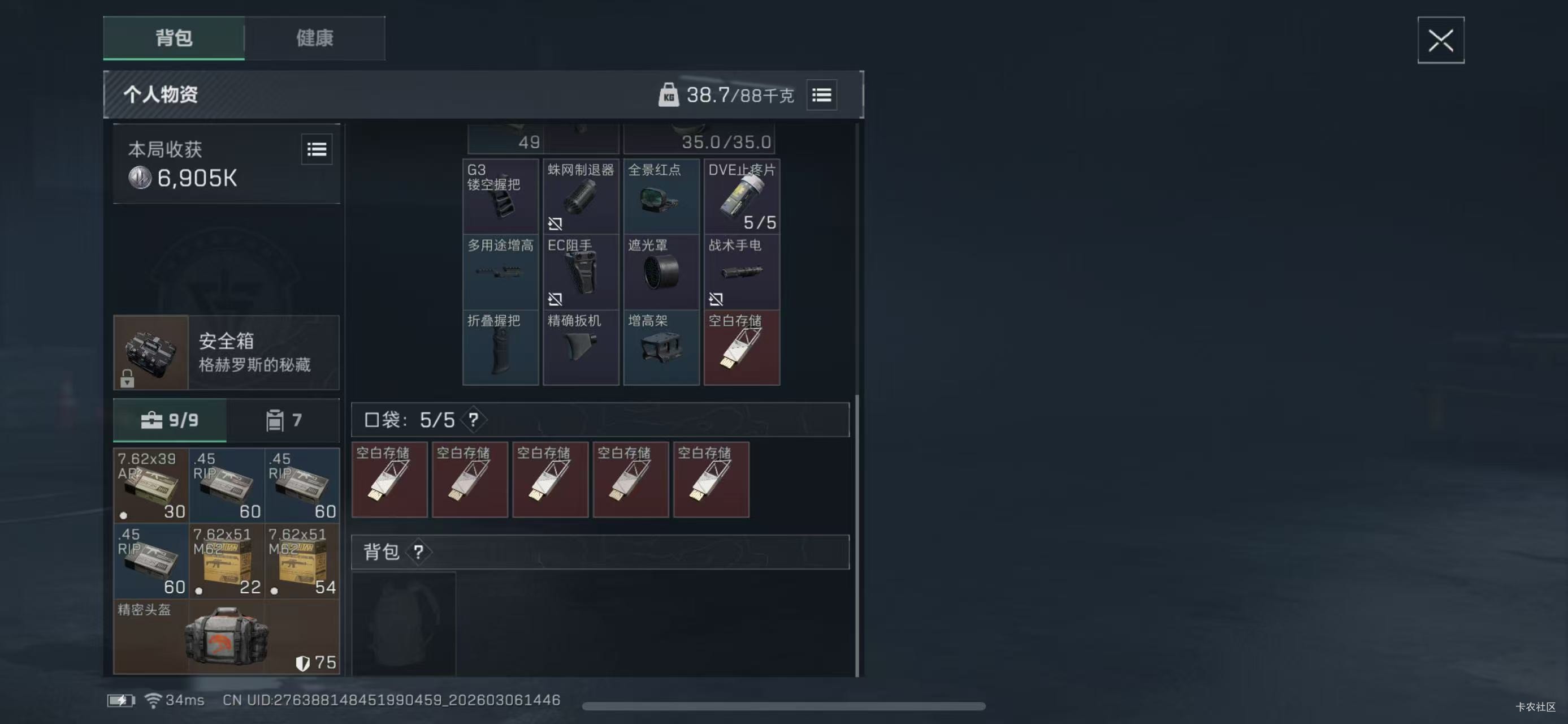Select the 多用途增高 item
Screen dimensions: 1568x724
(x=500, y=272)
